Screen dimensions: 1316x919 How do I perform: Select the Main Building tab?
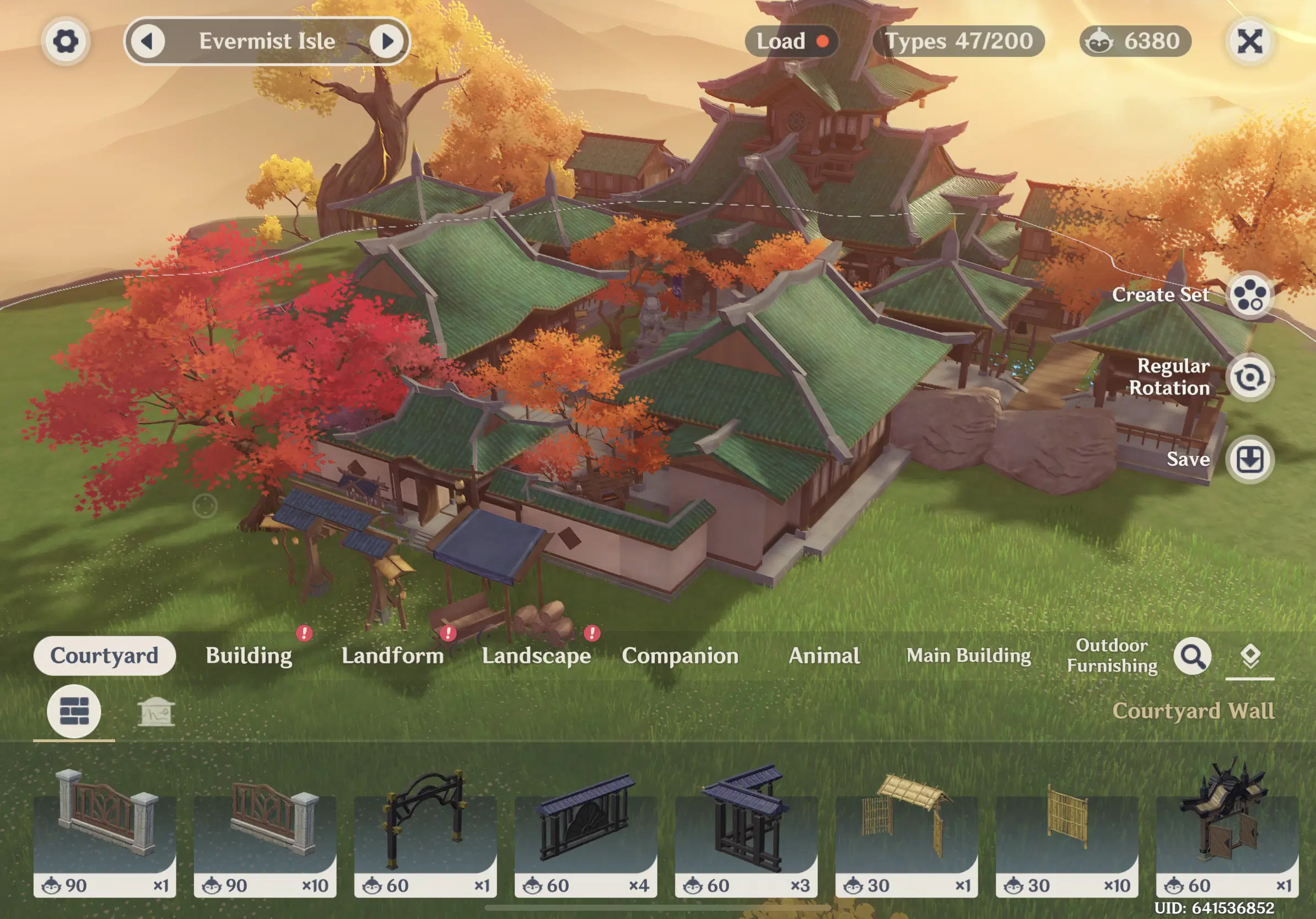pos(969,656)
